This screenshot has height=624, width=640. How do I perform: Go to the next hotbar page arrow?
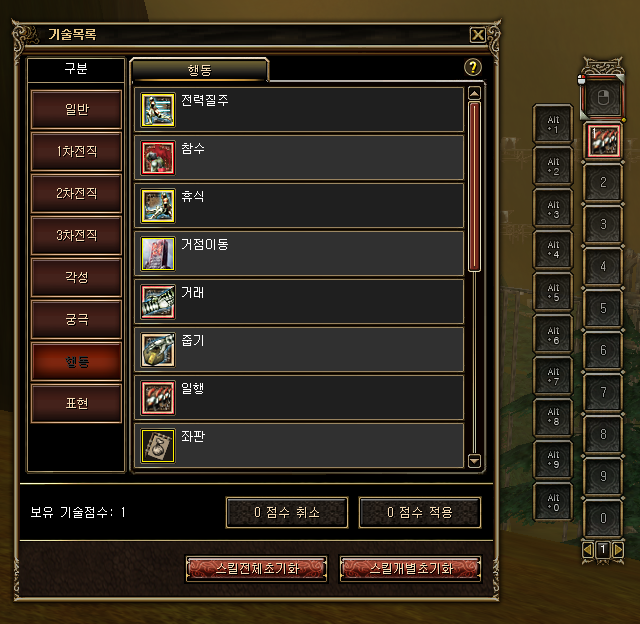619,549
